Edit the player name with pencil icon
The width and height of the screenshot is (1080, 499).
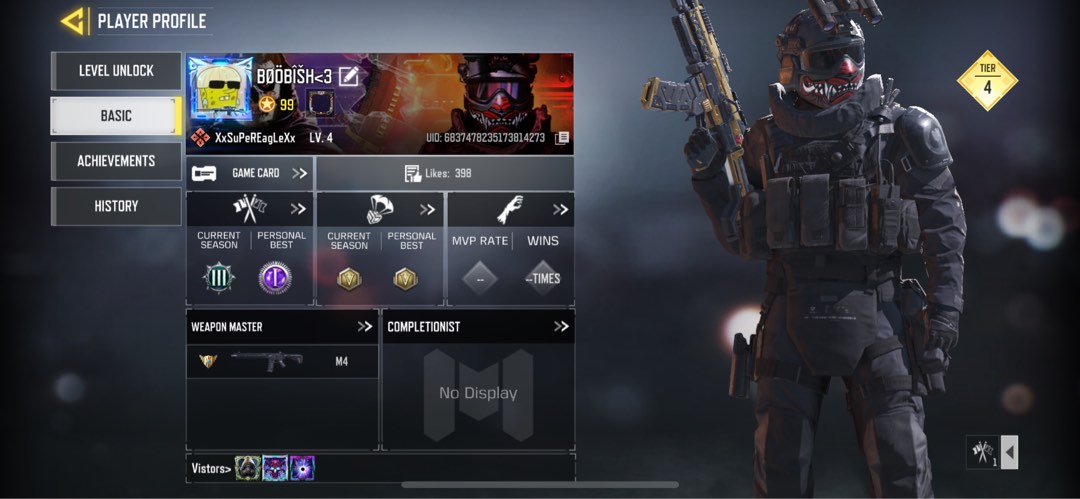coord(348,76)
